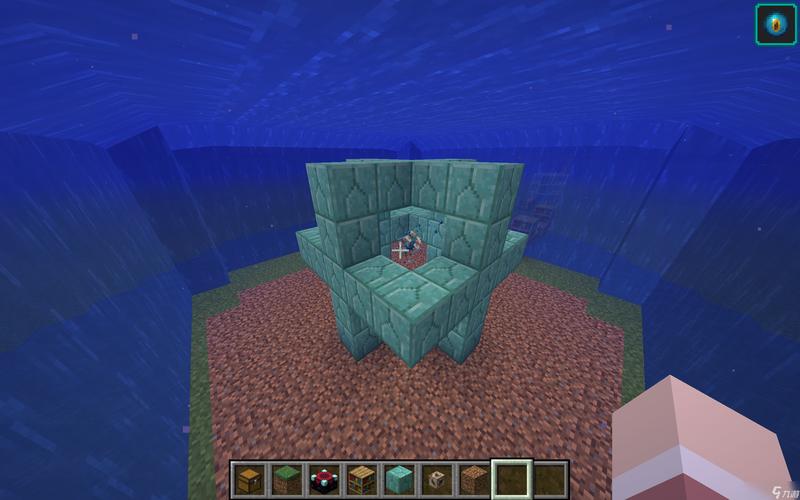Select the chest hotbar slot

pos(250,479)
